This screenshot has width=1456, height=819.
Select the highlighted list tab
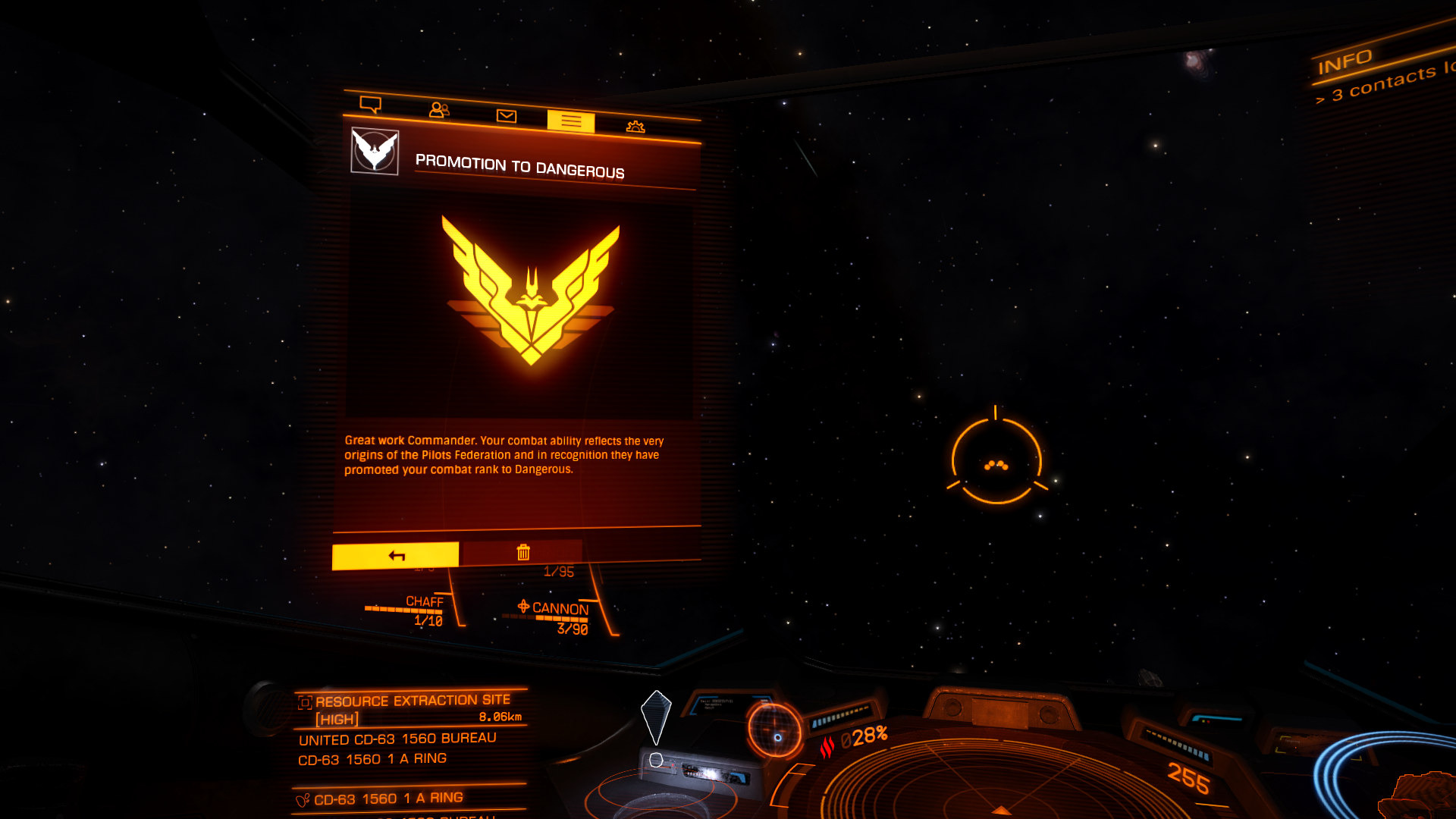571,121
